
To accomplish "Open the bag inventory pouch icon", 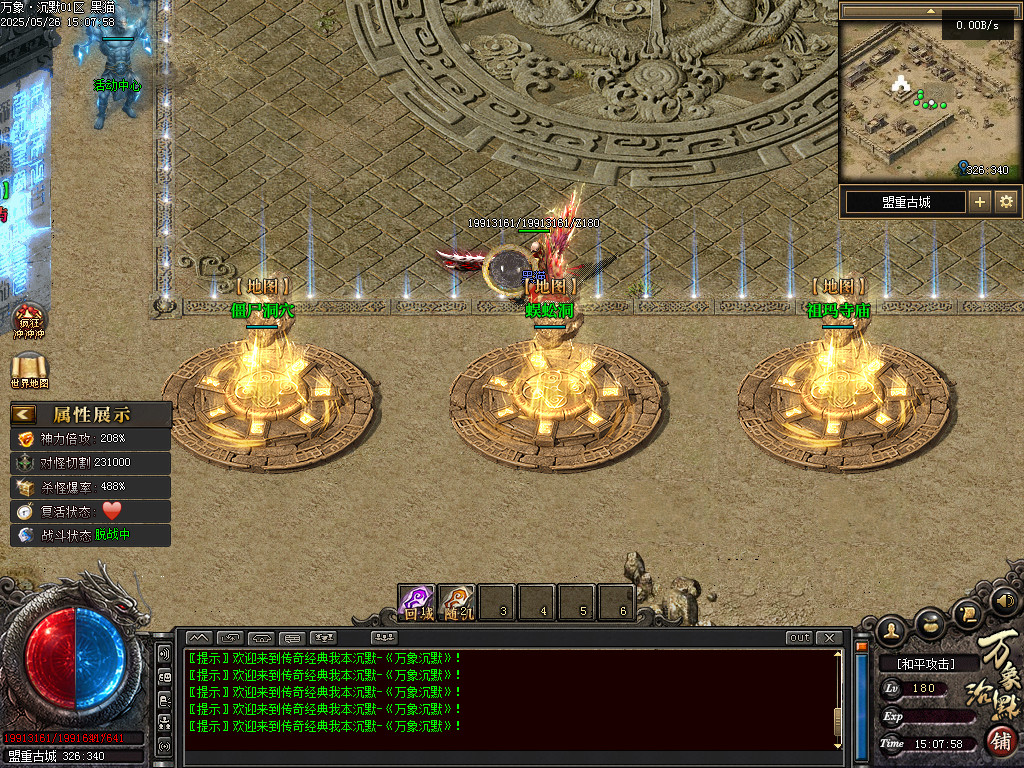I will 929,623.
